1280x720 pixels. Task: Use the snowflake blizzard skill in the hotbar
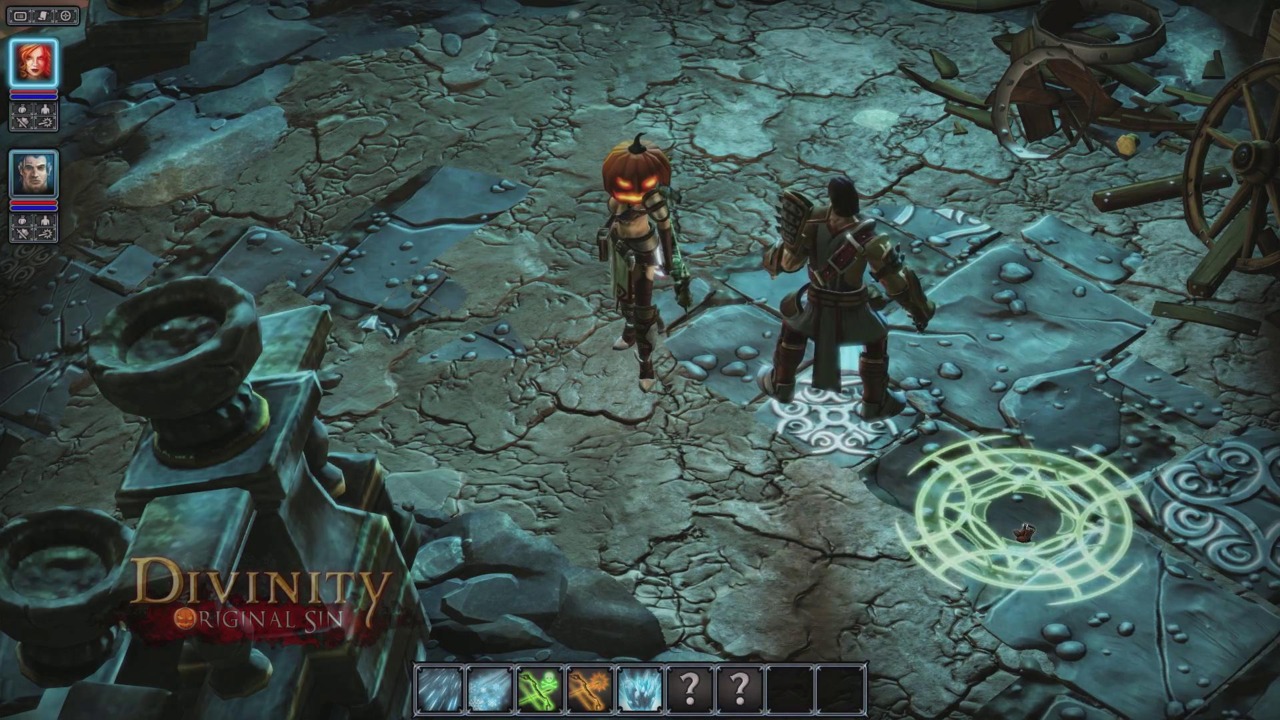click(489, 689)
